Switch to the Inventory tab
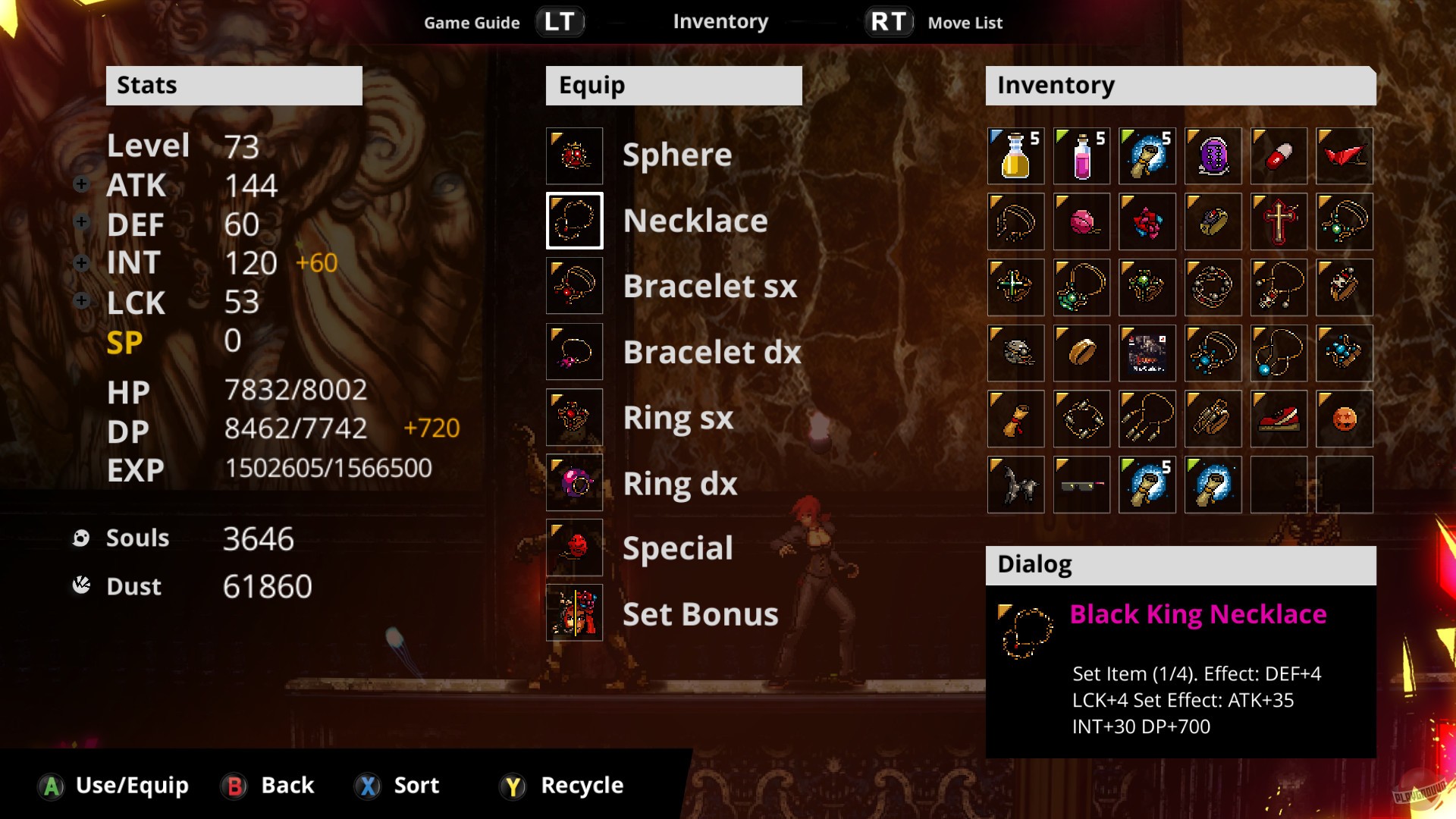This screenshot has height=819, width=1456. (720, 21)
